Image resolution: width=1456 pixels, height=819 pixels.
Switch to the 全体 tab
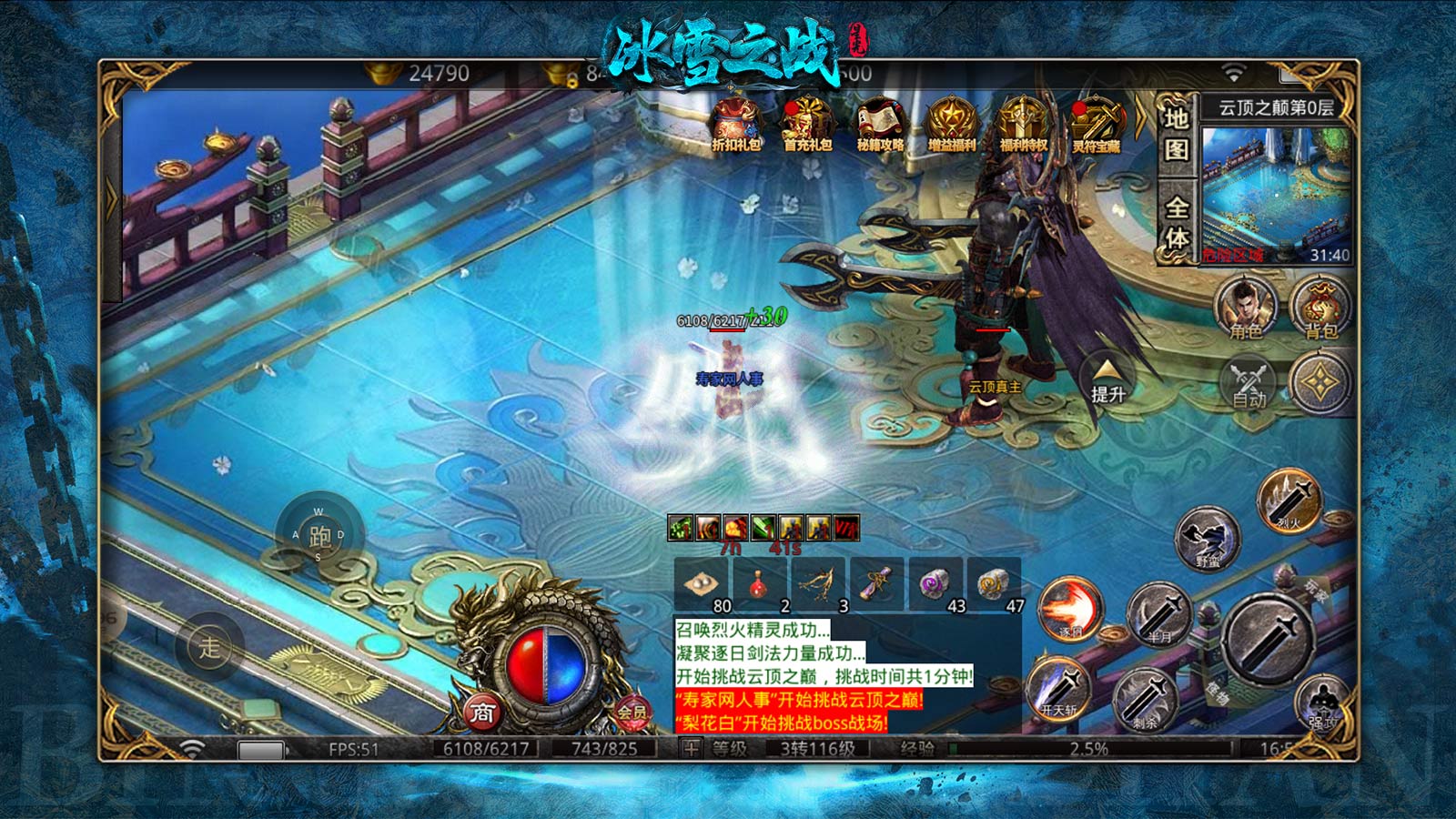pos(1177,223)
